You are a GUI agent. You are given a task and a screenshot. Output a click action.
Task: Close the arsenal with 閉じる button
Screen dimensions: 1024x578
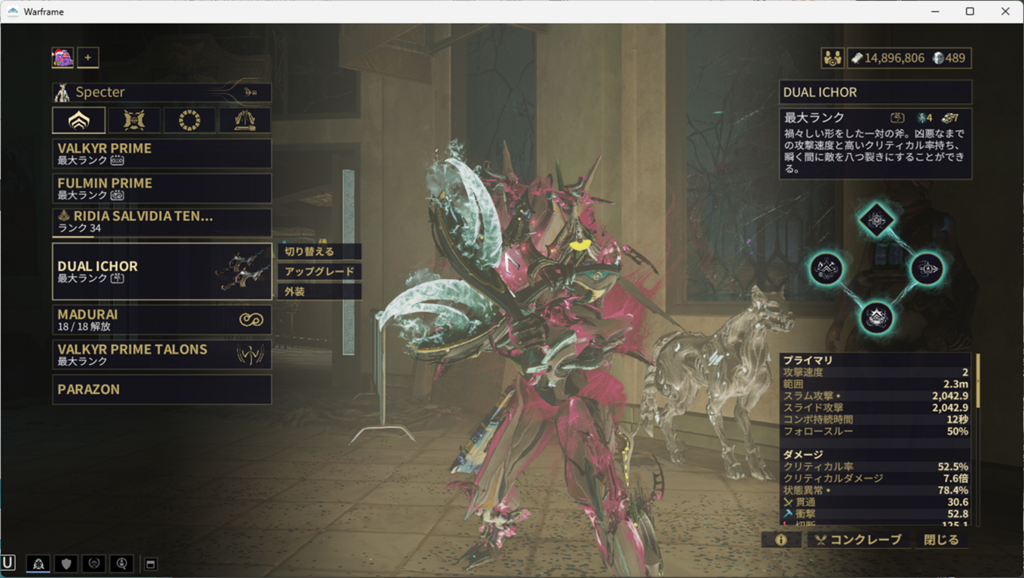pos(941,540)
